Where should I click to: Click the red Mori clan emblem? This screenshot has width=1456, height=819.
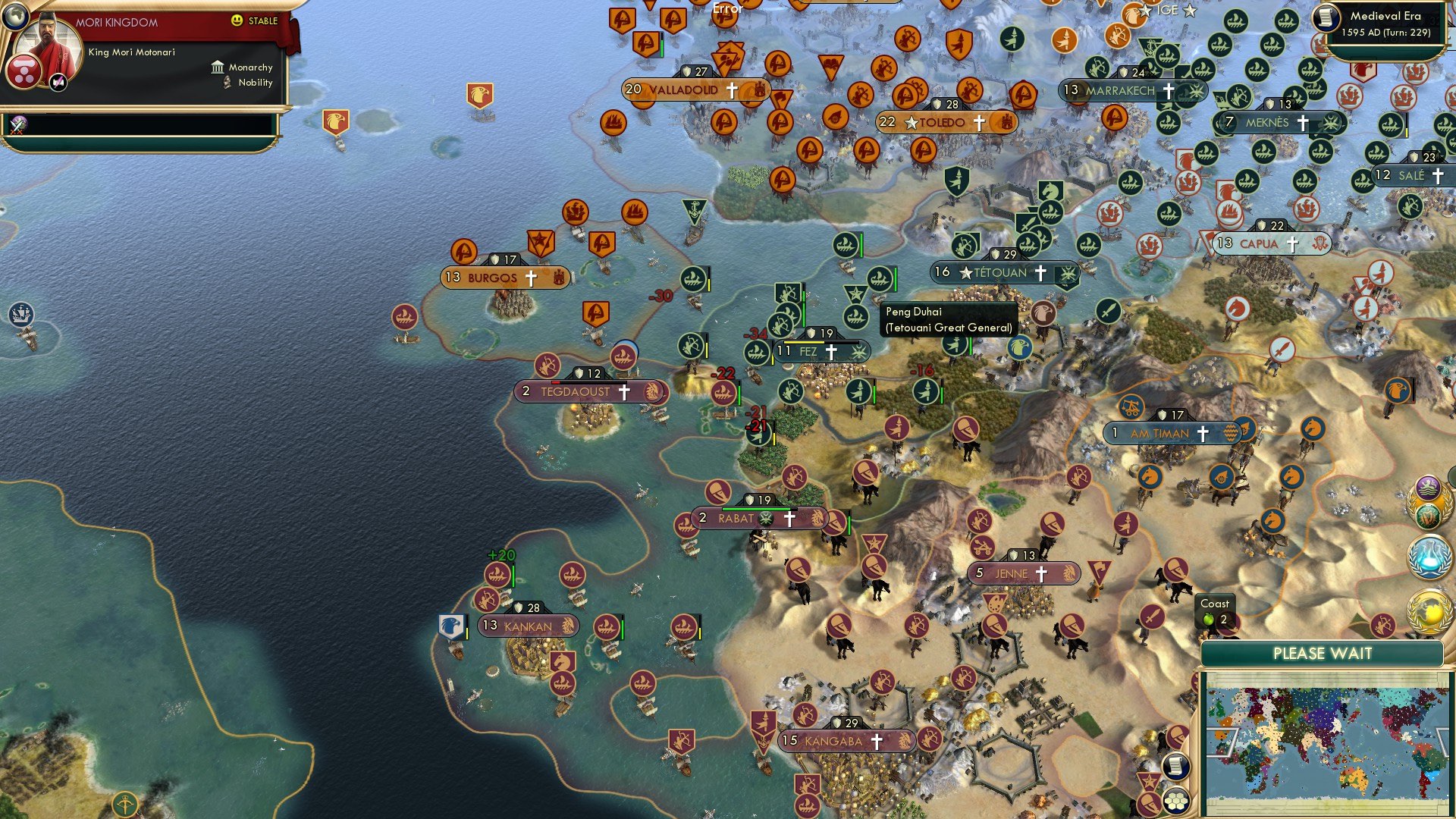pos(24,72)
